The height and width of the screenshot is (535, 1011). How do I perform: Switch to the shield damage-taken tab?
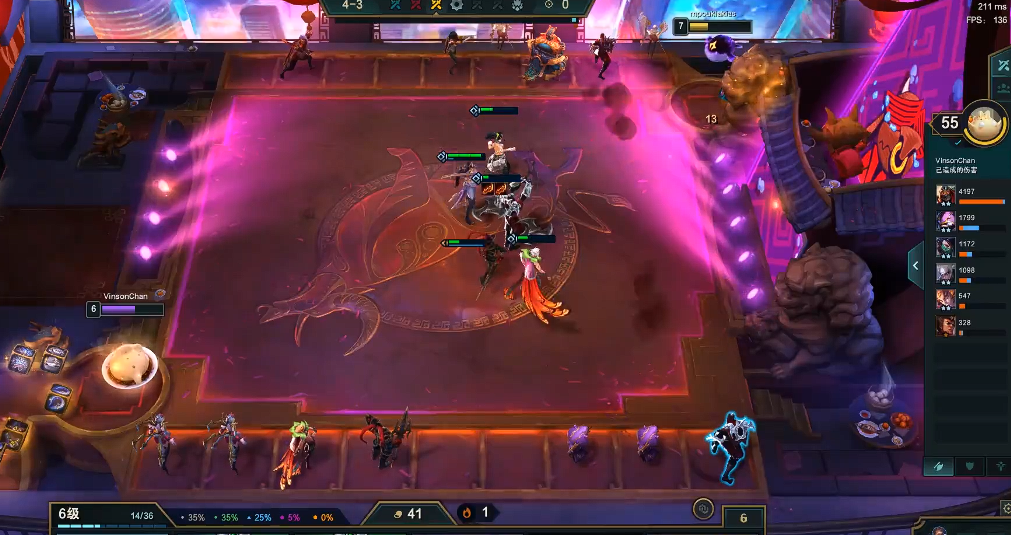click(x=968, y=466)
